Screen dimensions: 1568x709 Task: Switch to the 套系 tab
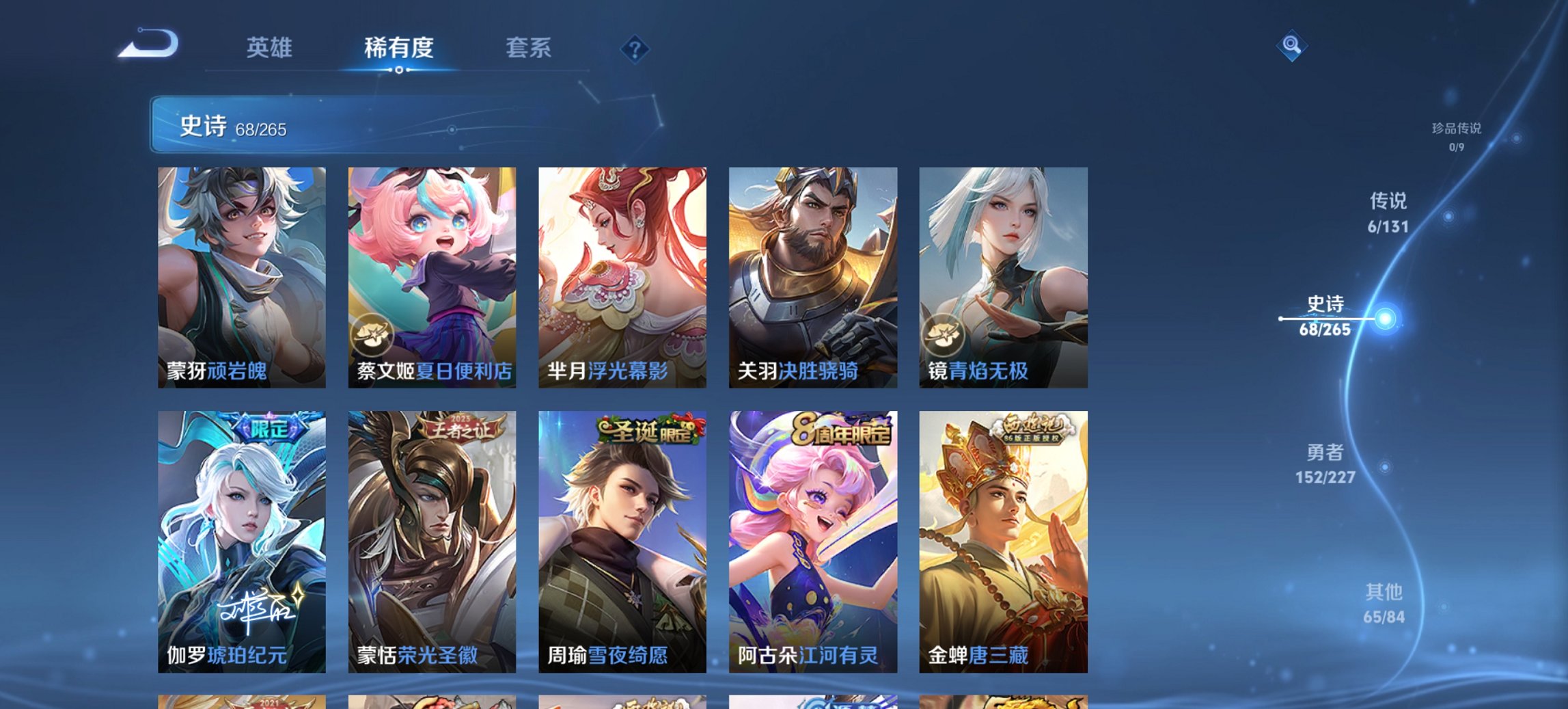528,48
